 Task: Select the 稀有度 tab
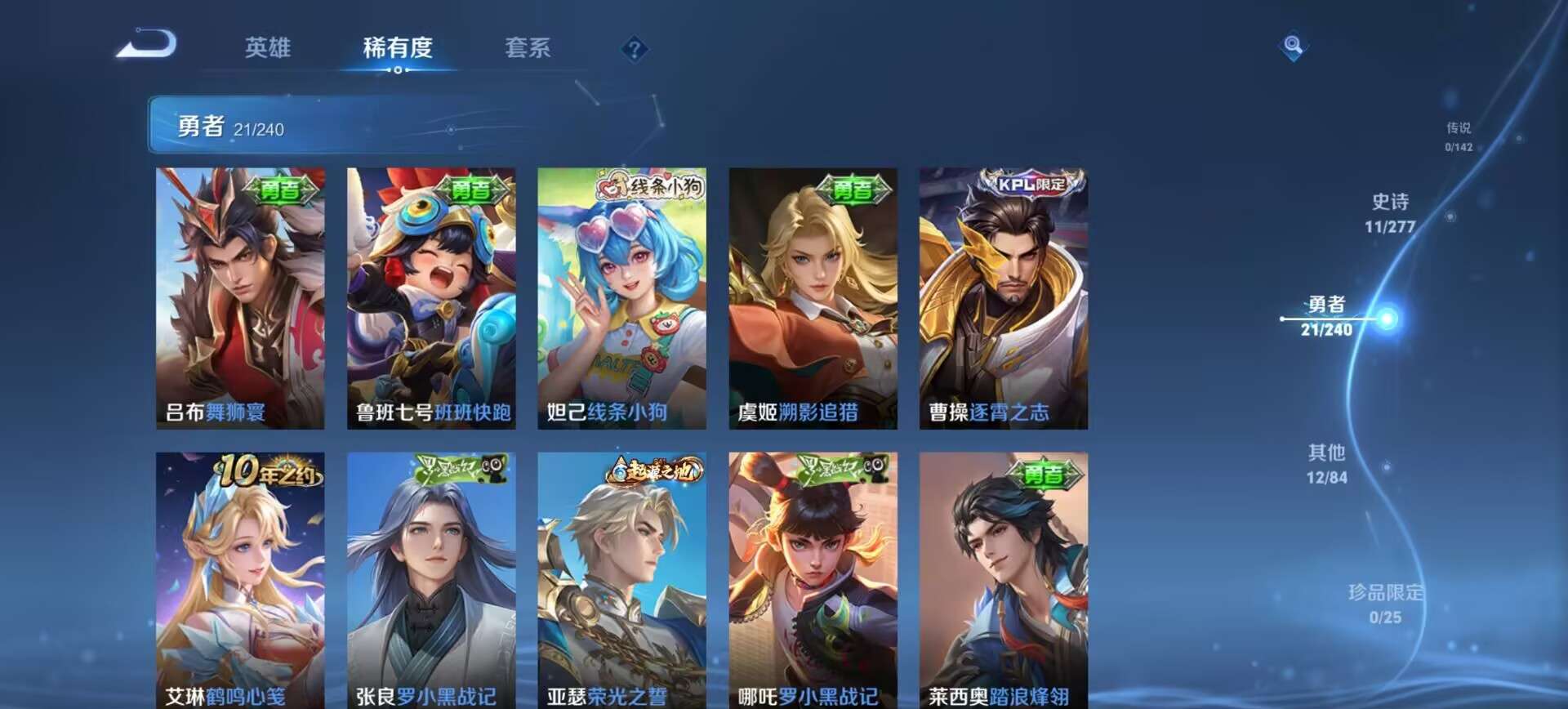398,49
